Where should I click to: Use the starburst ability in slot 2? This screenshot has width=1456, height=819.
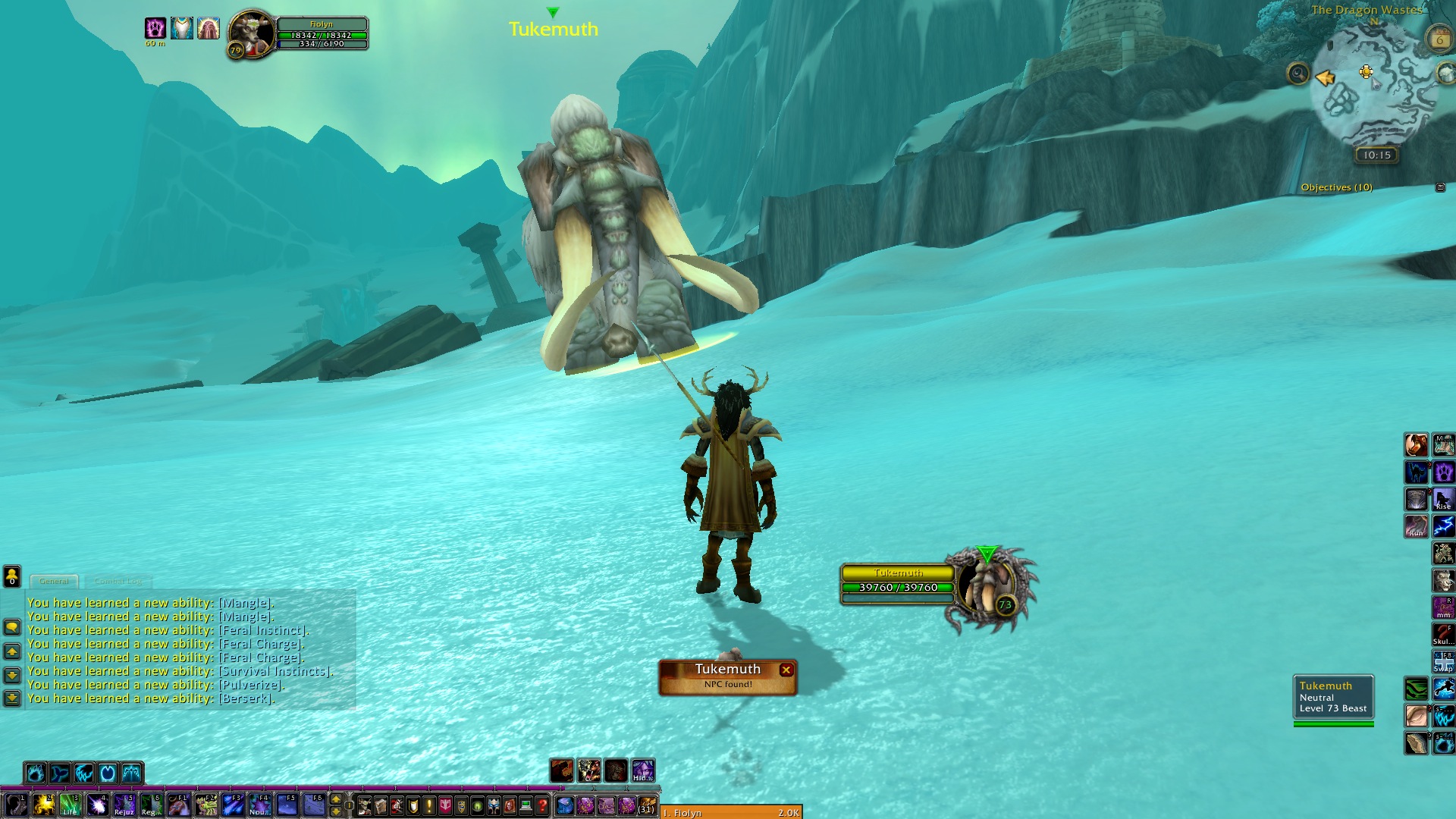43,805
